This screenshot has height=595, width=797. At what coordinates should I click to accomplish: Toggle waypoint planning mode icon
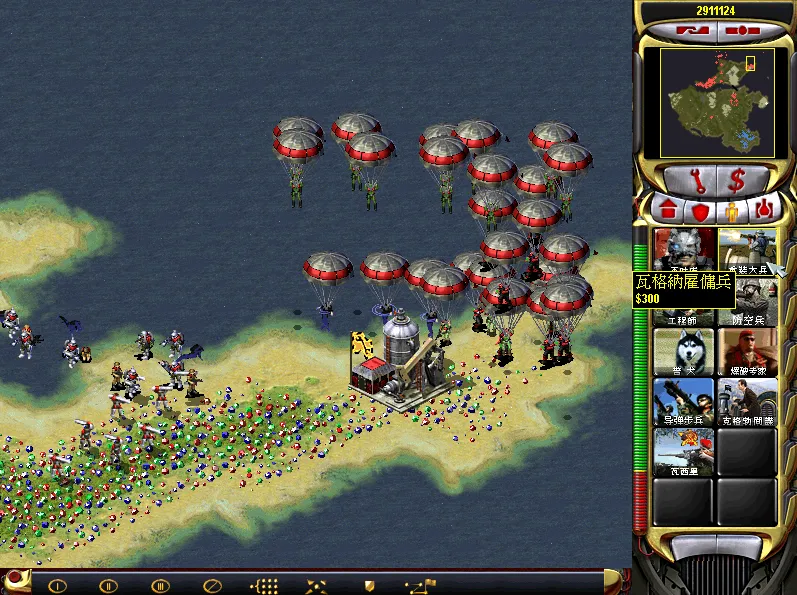[420, 585]
